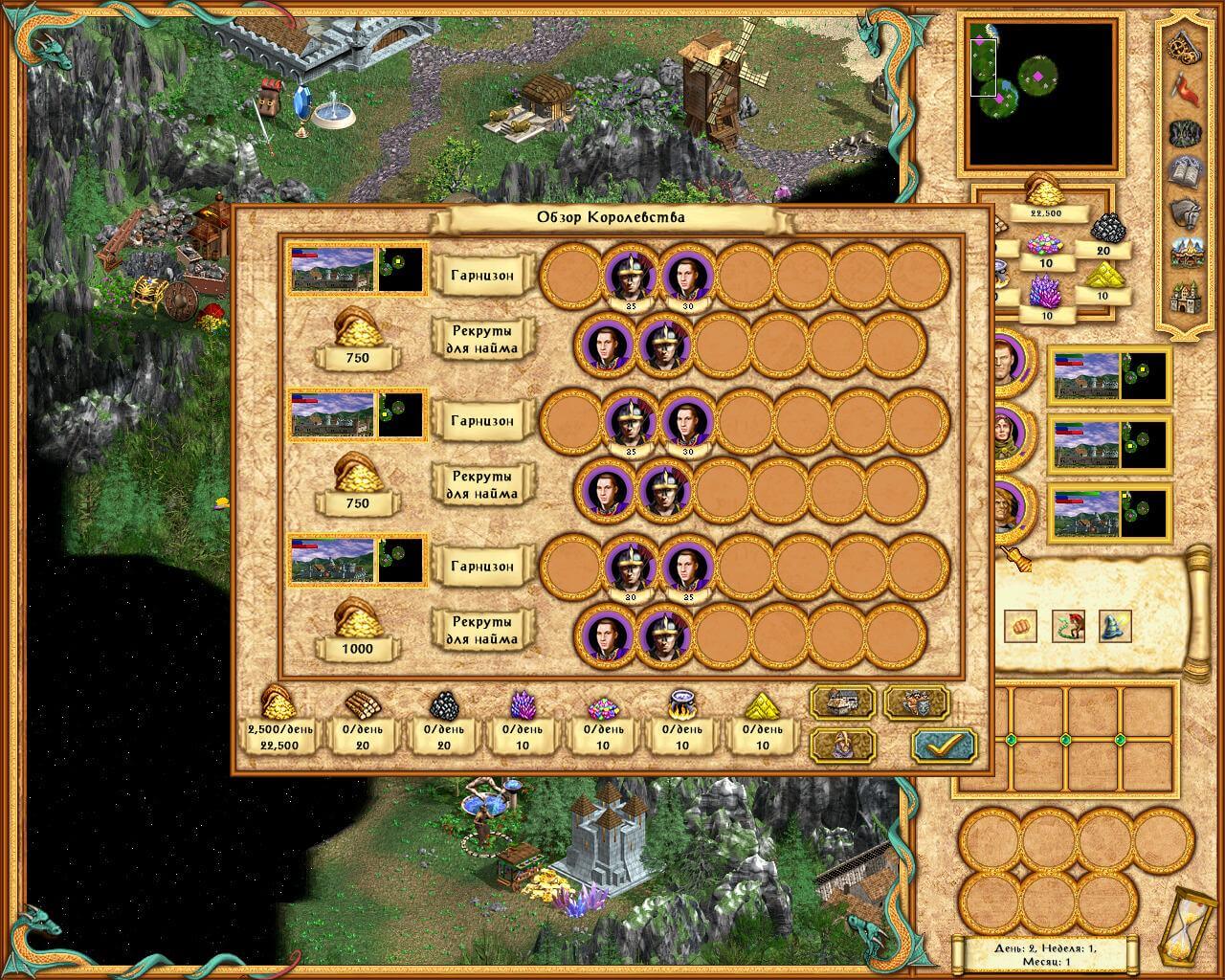Viewport: 1225px width, 980px height.
Task: Open the armies view with warriors icon
Action: (x=916, y=702)
